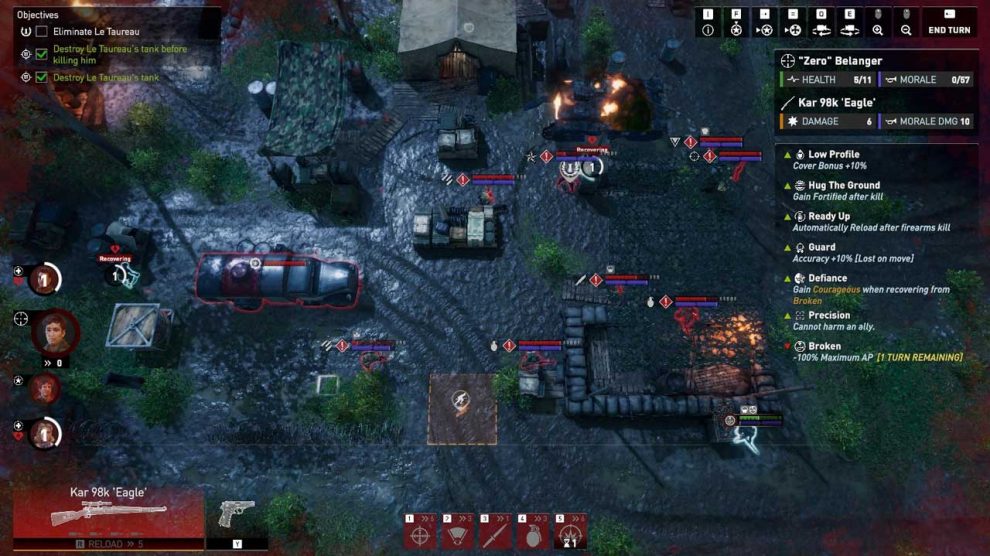Activate the fifth ability with cooldown
990x556 pixels.
click(571, 535)
